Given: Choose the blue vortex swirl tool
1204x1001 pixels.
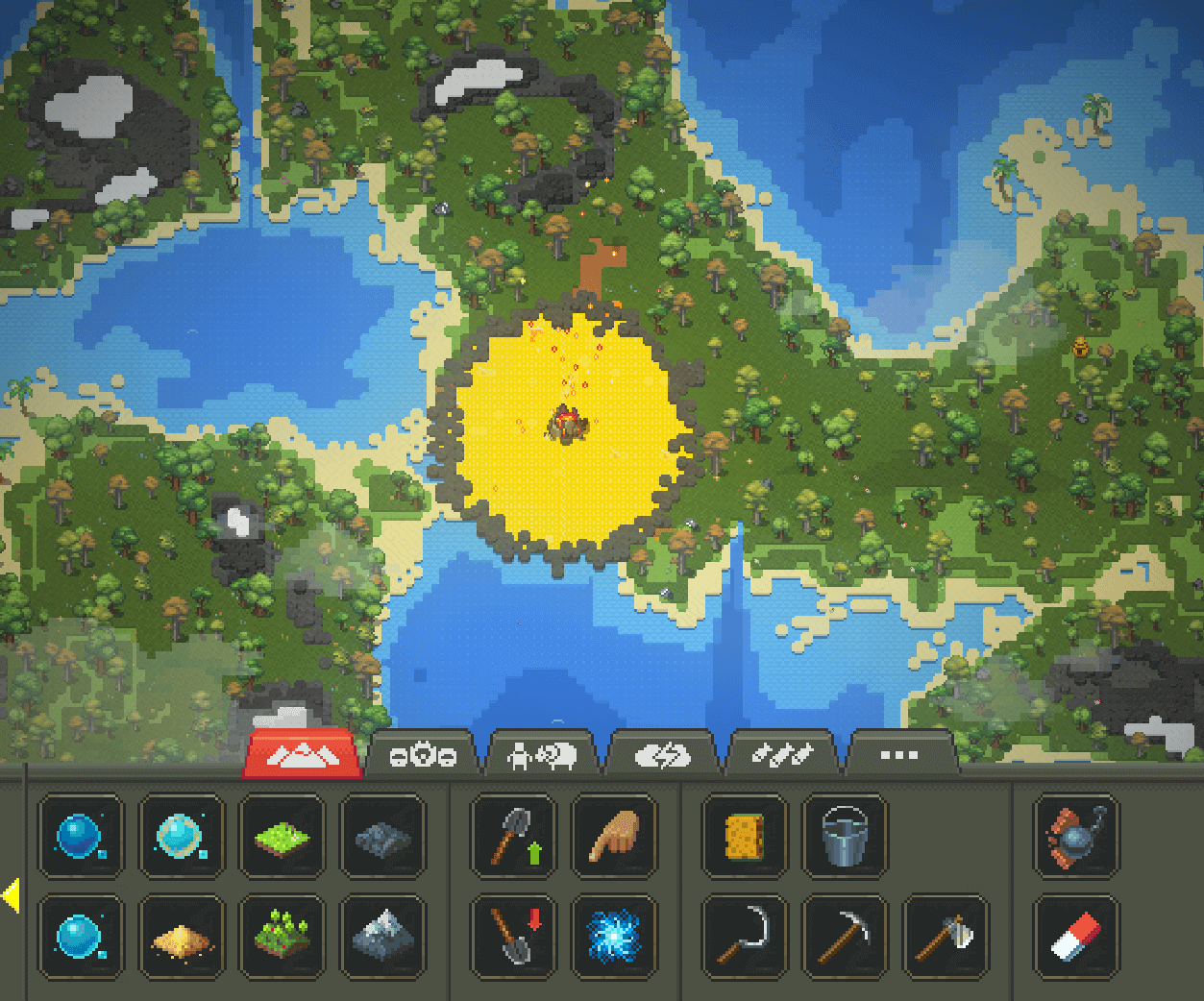Looking at the screenshot, I should coord(614,938).
